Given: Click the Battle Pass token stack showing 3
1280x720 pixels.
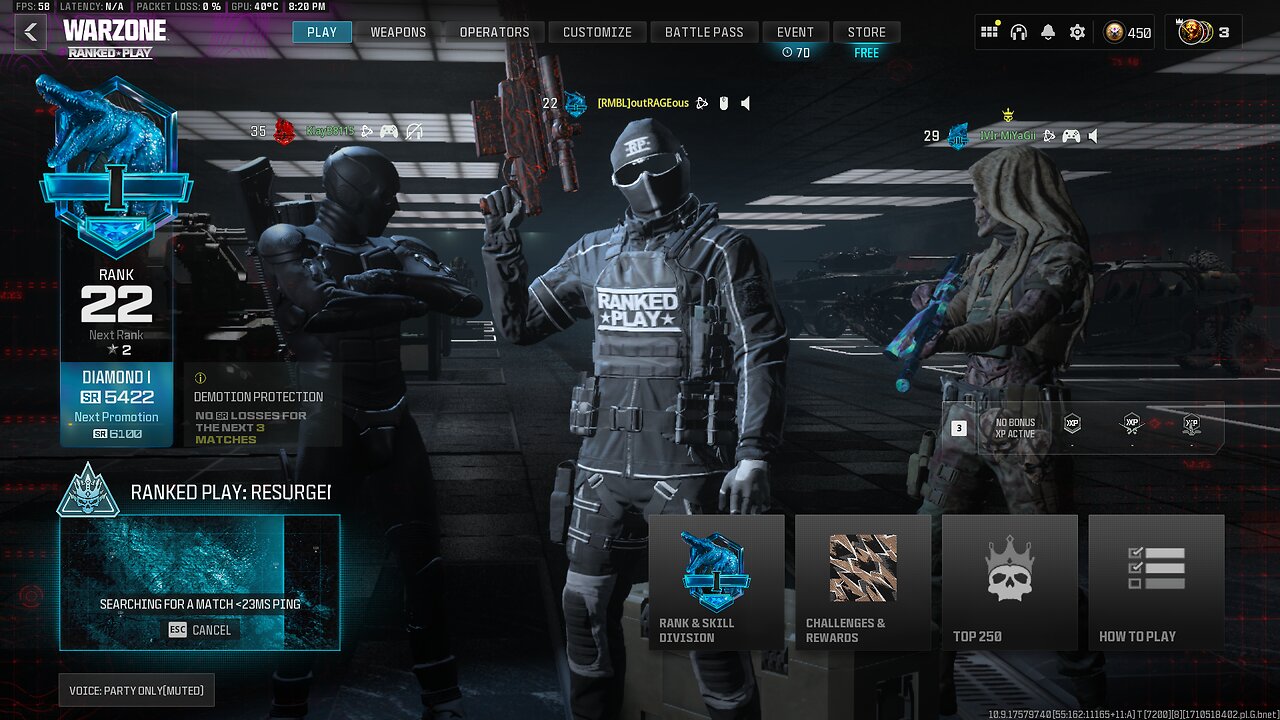Looking at the screenshot, I should tap(1205, 32).
